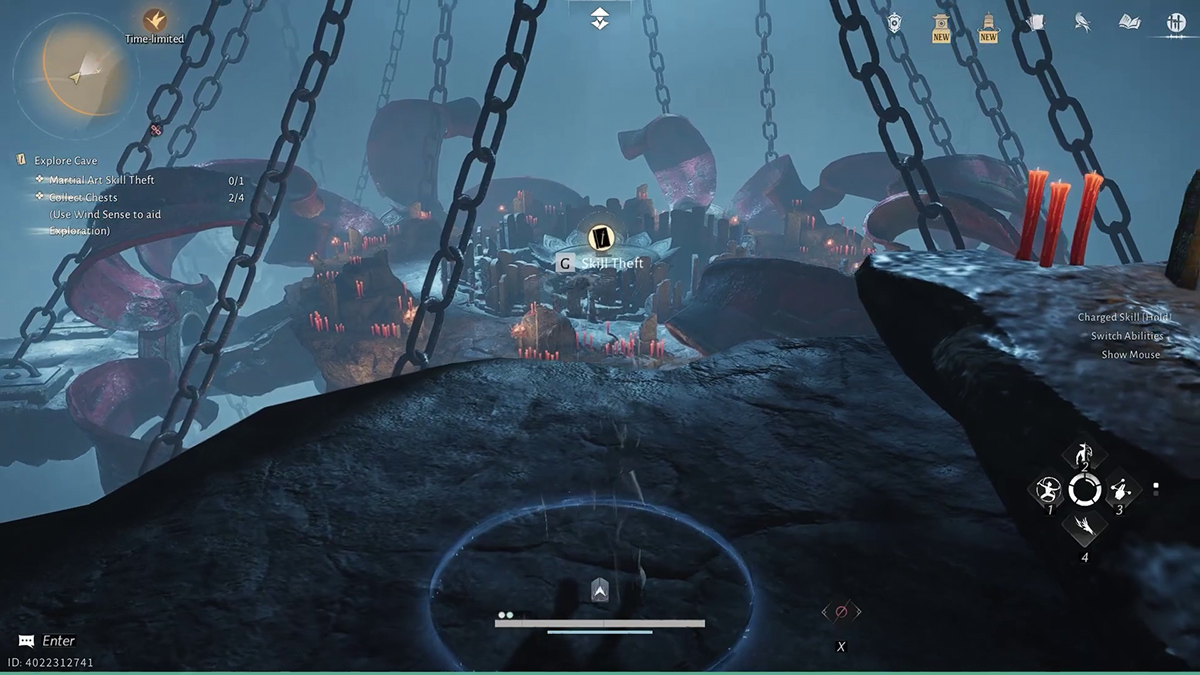Activate ability slot 1 whirling figure skill

[x=1050, y=490]
